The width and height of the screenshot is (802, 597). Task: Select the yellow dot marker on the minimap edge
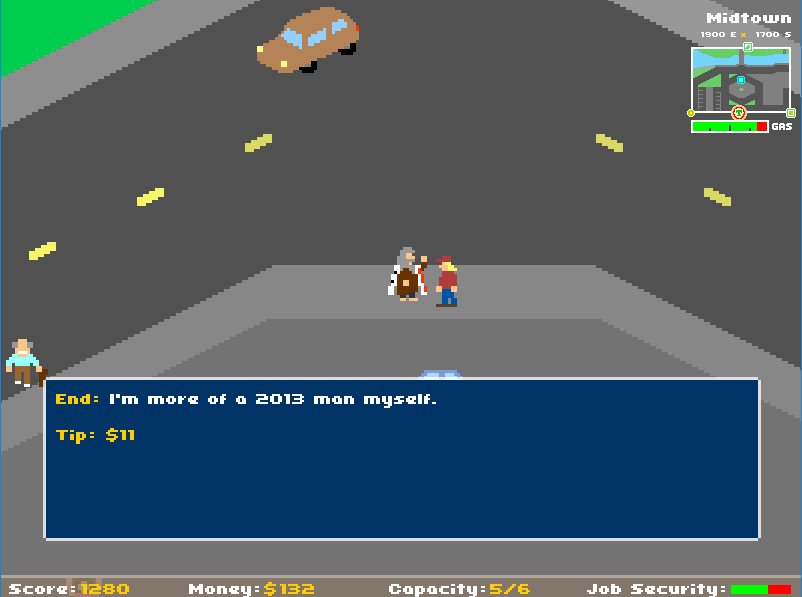pos(691,113)
